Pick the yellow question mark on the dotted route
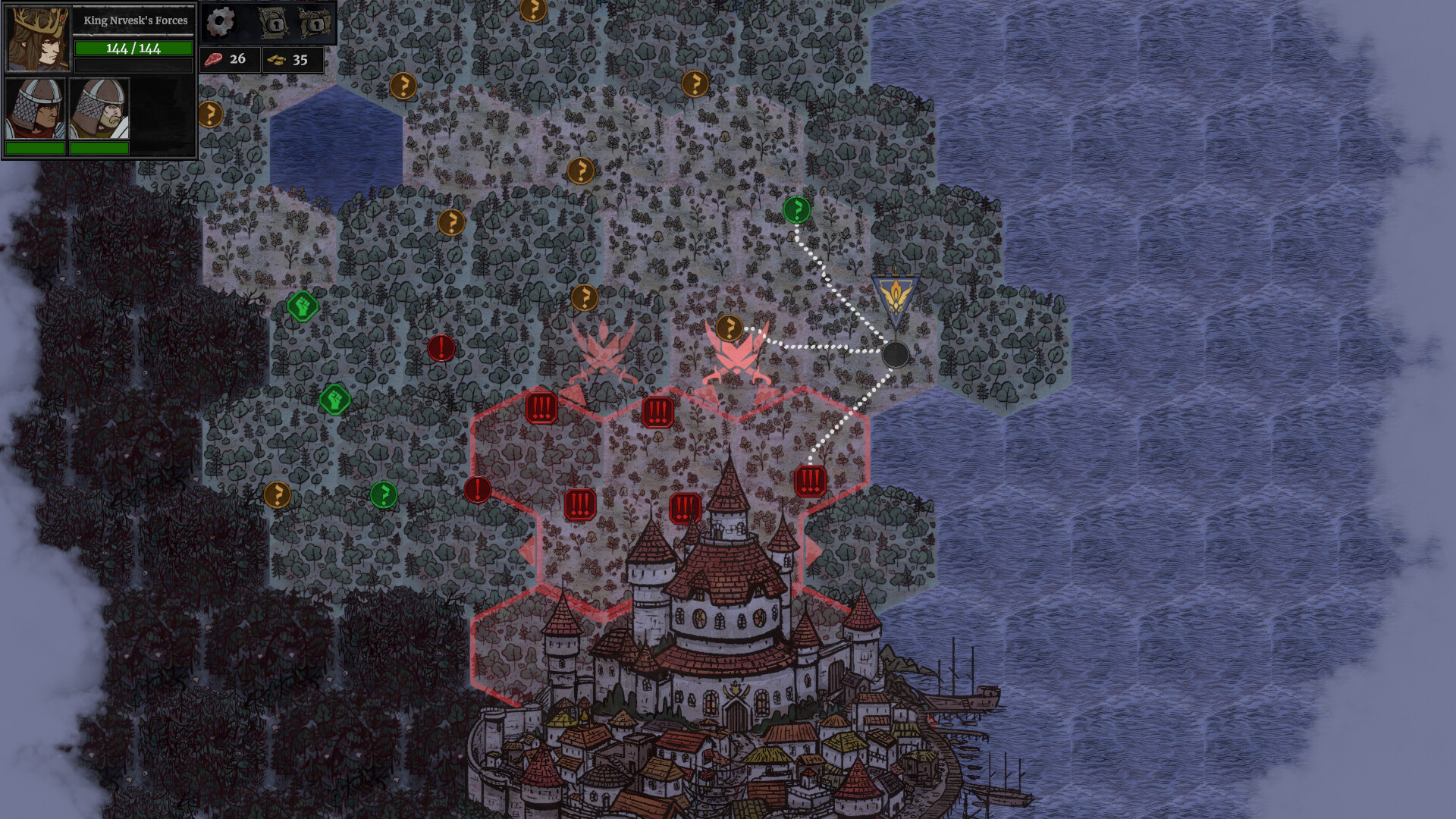The height and width of the screenshot is (819, 1456). tap(729, 328)
